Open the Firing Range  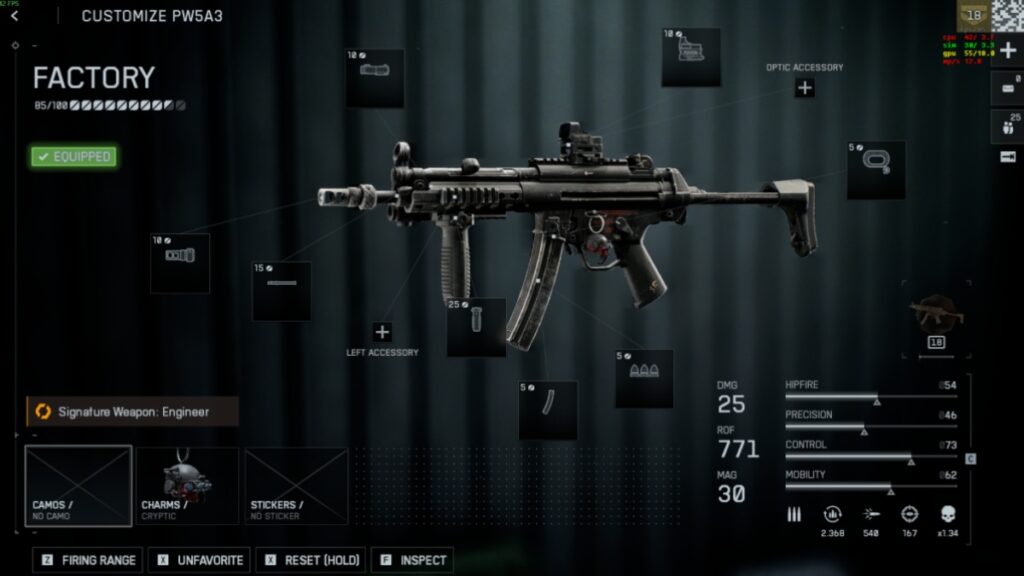[x=87, y=560]
